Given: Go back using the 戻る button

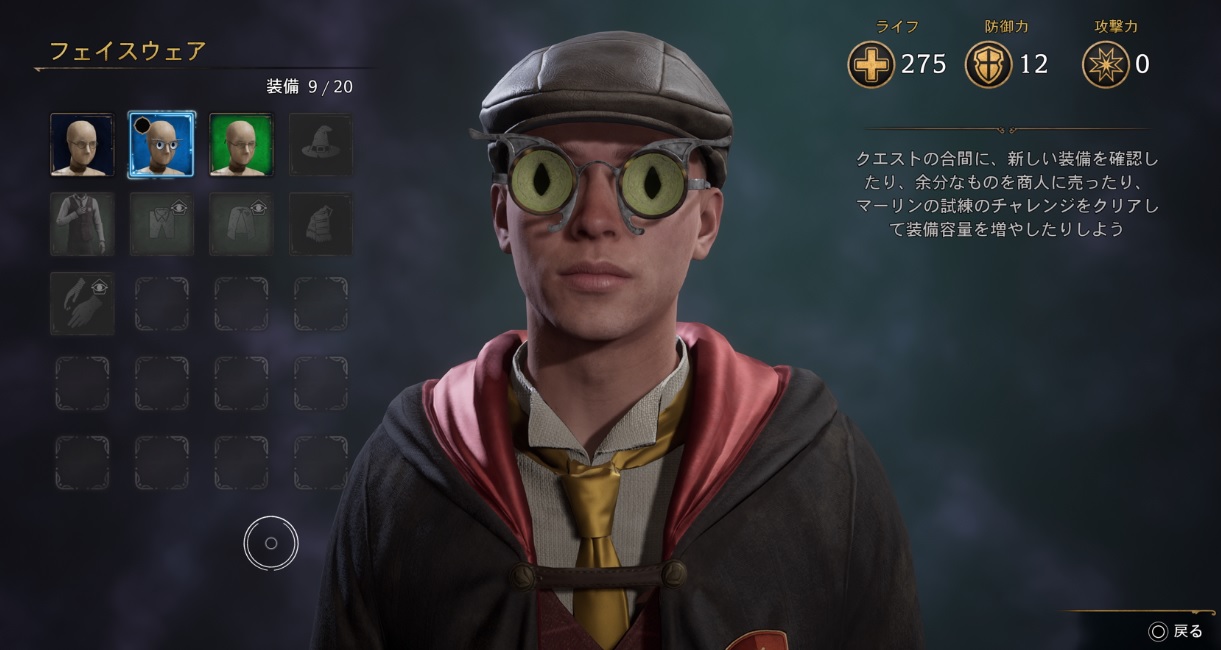Looking at the screenshot, I should tap(1177, 631).
